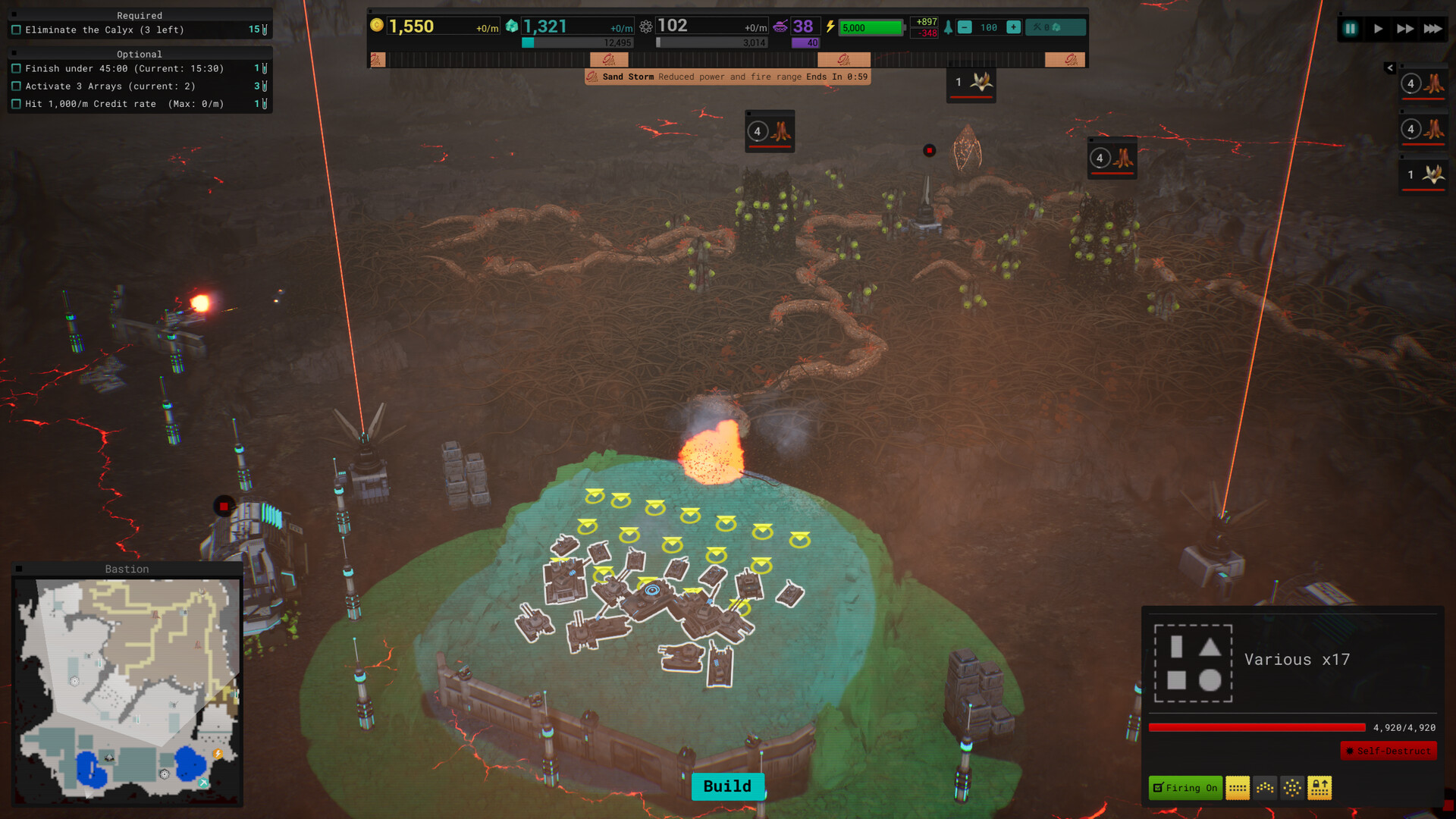
Task: Click the Sand Storm event banner
Action: click(727, 77)
